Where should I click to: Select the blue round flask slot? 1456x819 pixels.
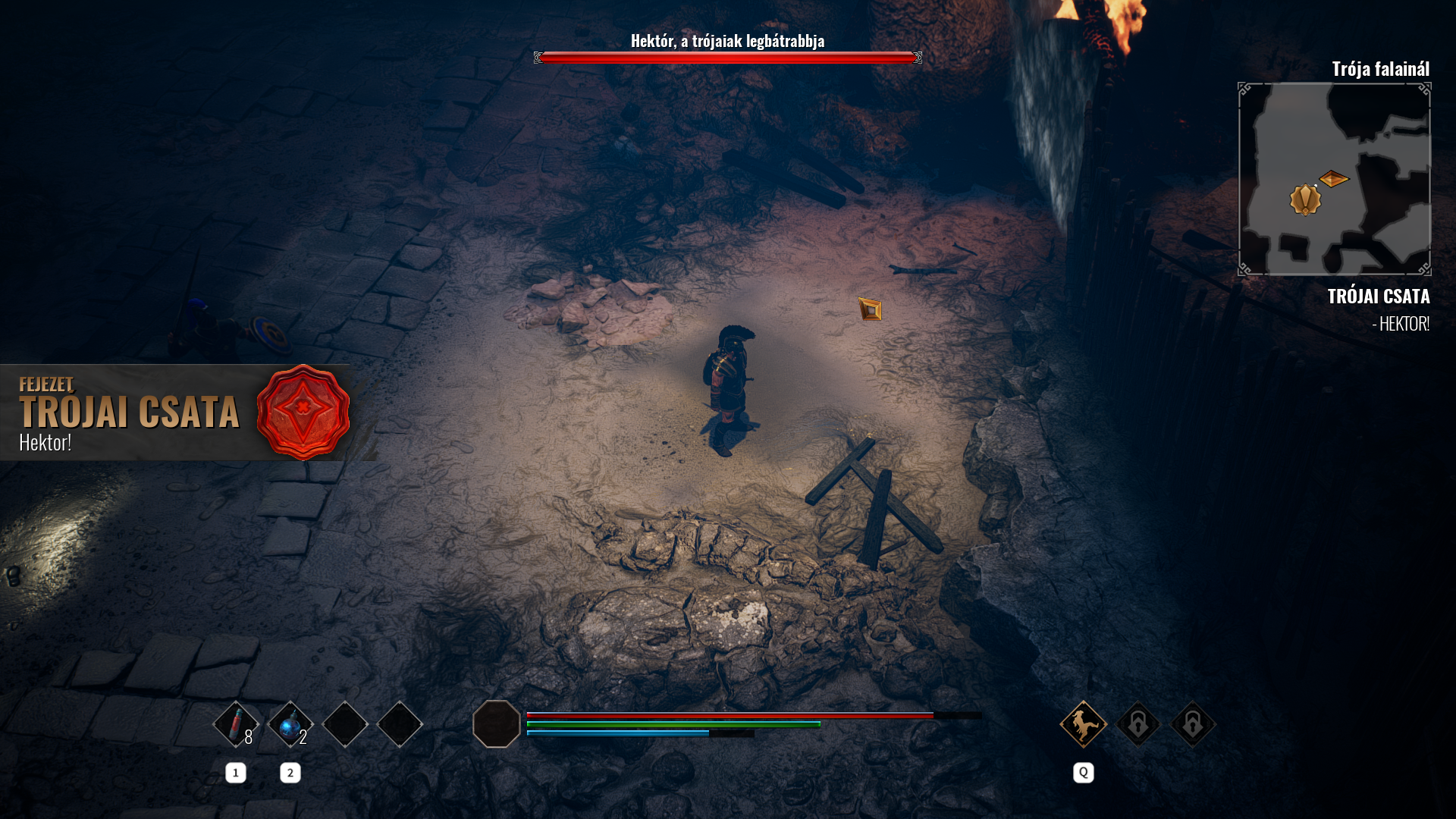point(290,724)
